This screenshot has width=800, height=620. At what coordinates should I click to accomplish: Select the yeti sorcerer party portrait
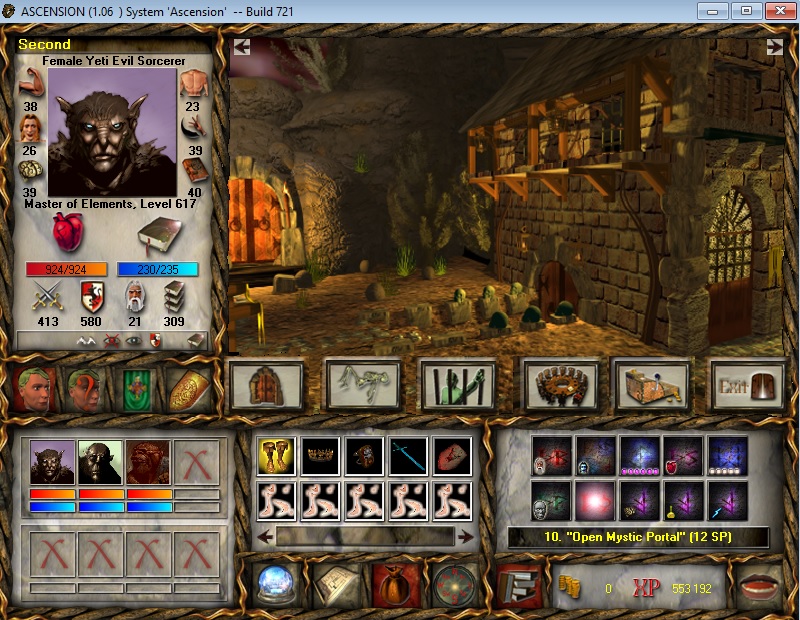pos(53,463)
